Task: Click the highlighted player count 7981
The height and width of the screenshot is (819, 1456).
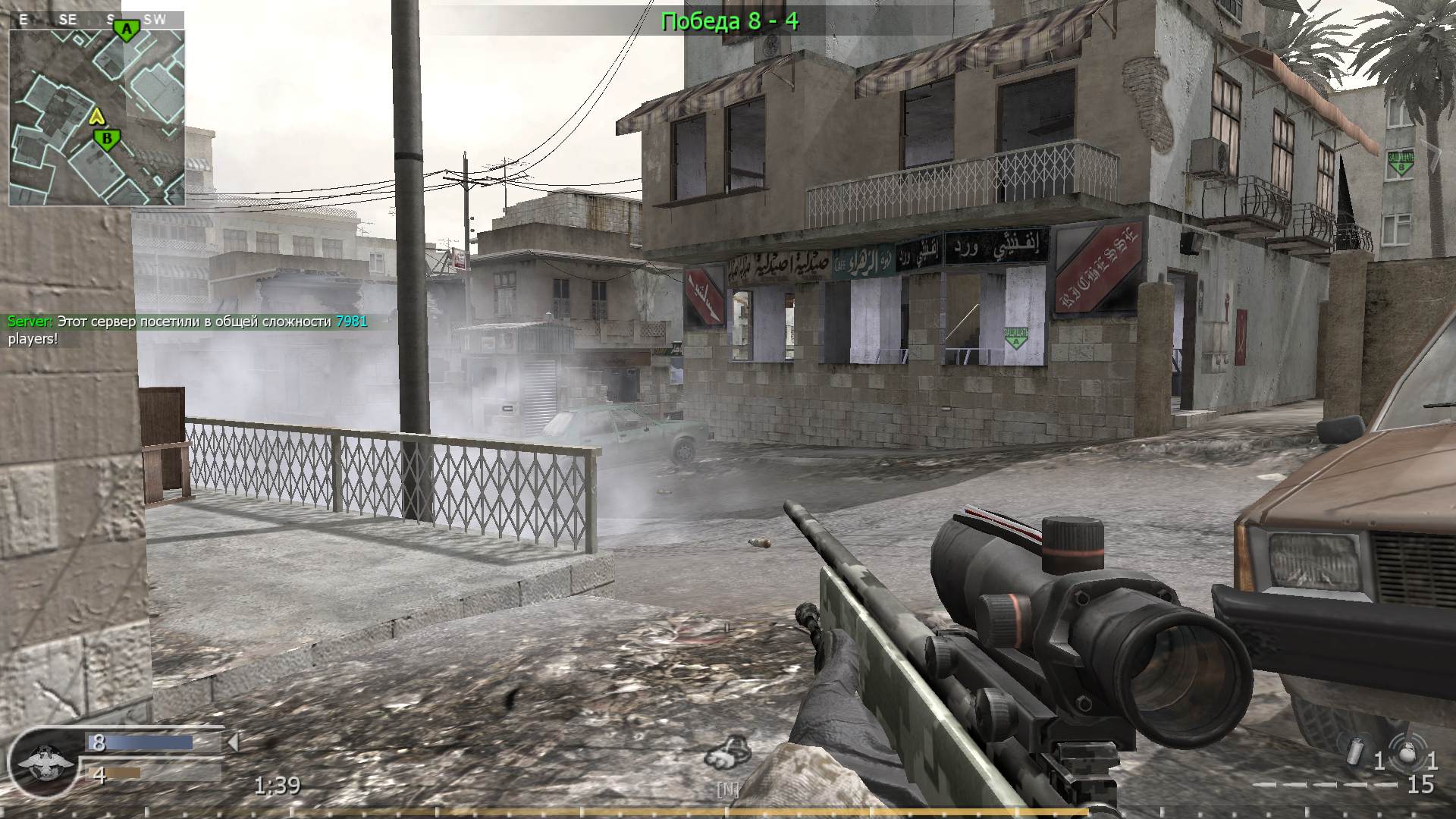Action: coord(351,321)
